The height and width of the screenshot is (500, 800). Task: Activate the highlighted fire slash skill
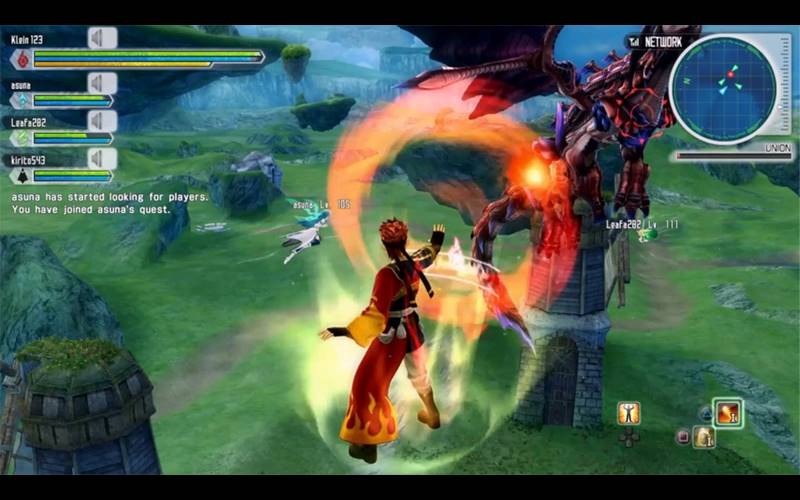coord(727,412)
